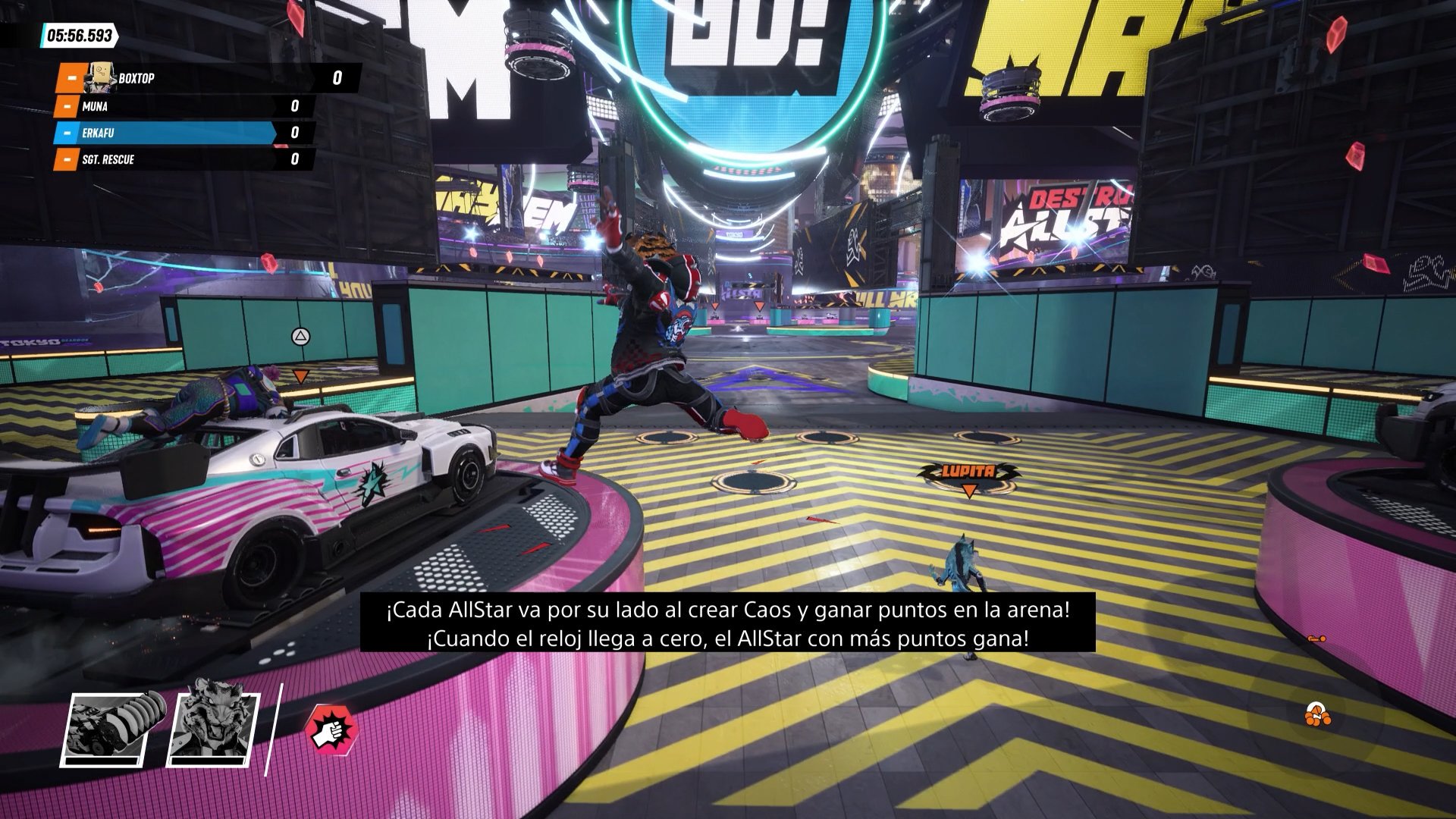Choose the Muna scoreboard row
The height and width of the screenshot is (819, 1456).
click(184, 106)
